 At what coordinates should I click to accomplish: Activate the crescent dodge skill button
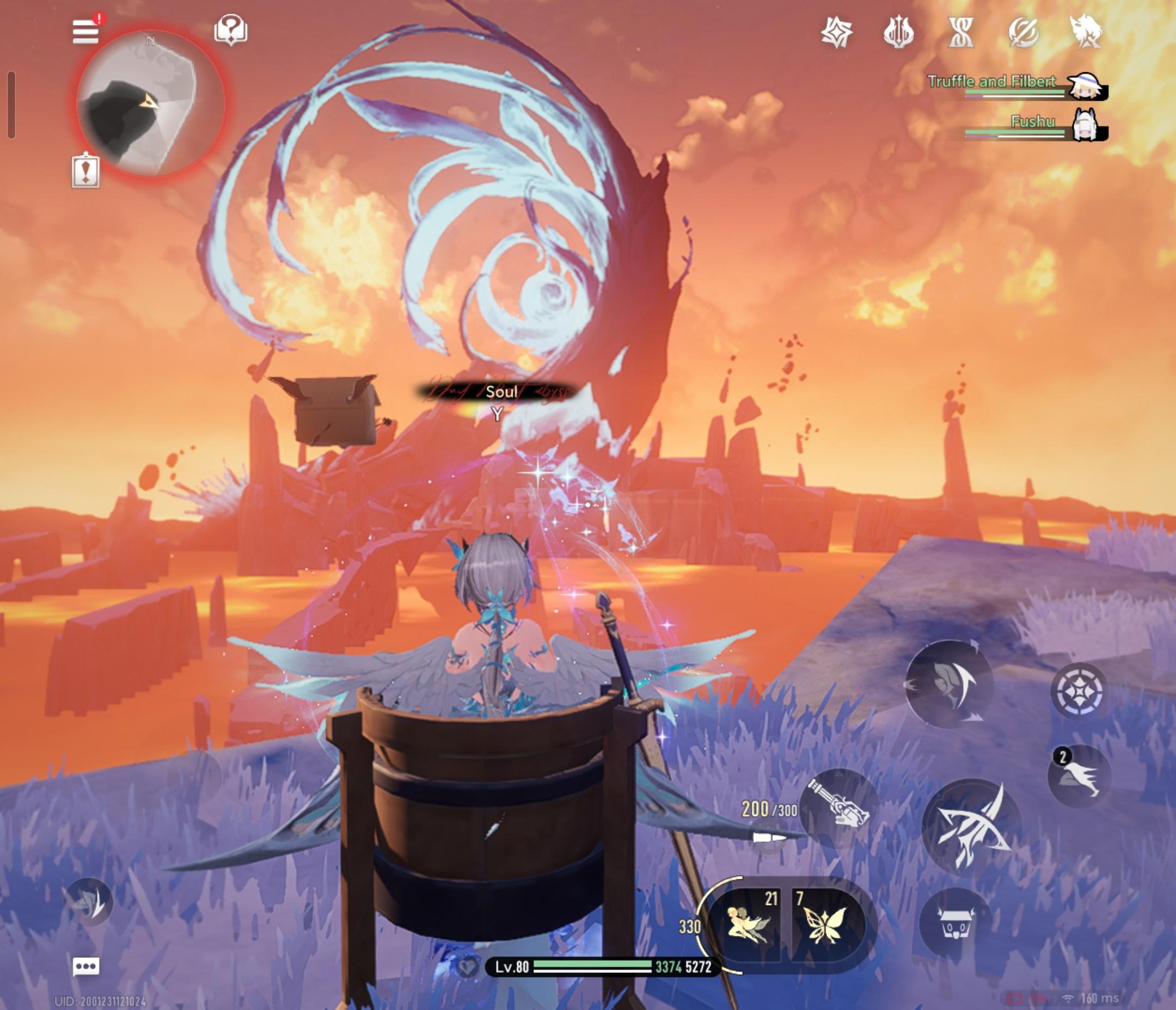pos(949,683)
